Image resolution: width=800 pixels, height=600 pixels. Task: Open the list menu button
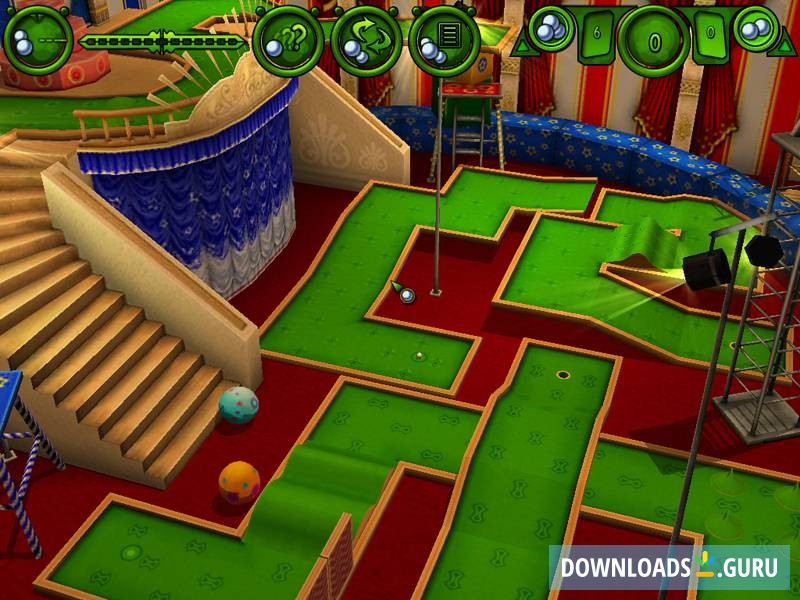click(443, 41)
